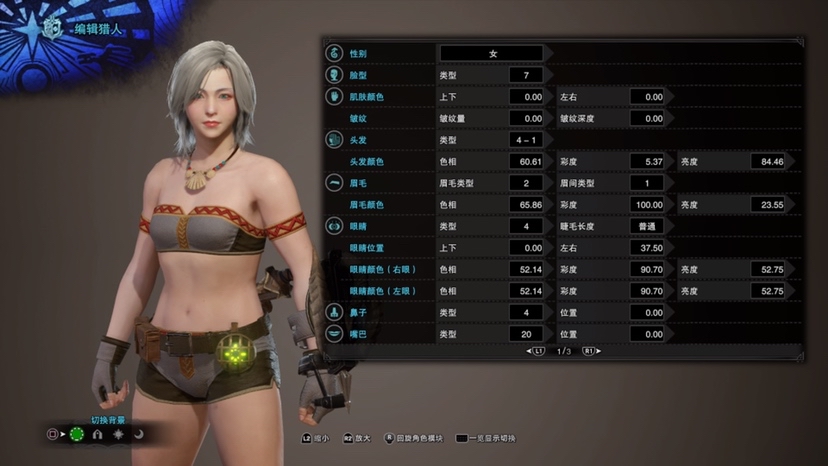Change the 脸型 face type value
Viewport: 828px width, 466px height.
tap(526, 75)
